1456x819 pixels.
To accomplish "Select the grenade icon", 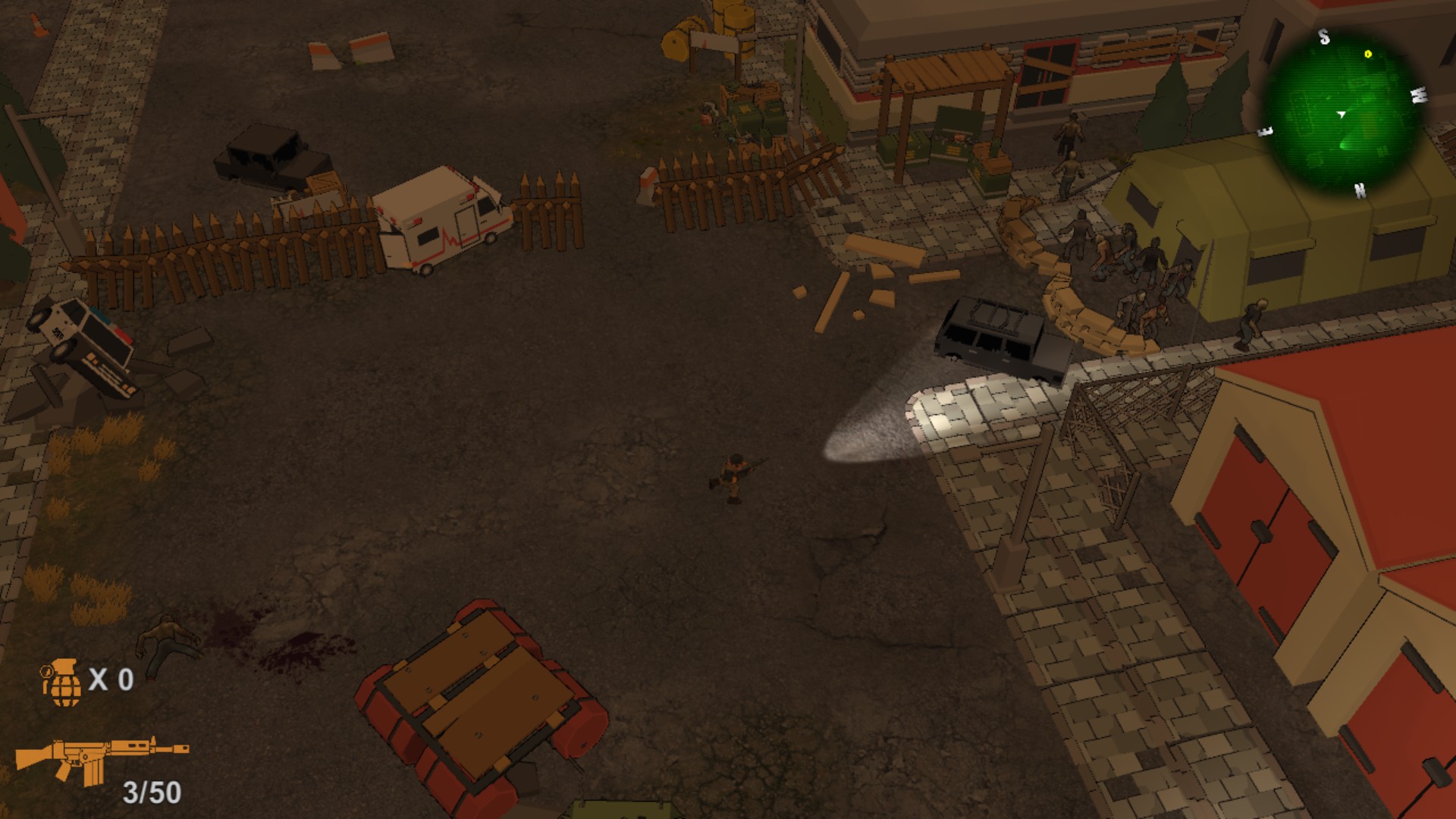I will (x=63, y=682).
